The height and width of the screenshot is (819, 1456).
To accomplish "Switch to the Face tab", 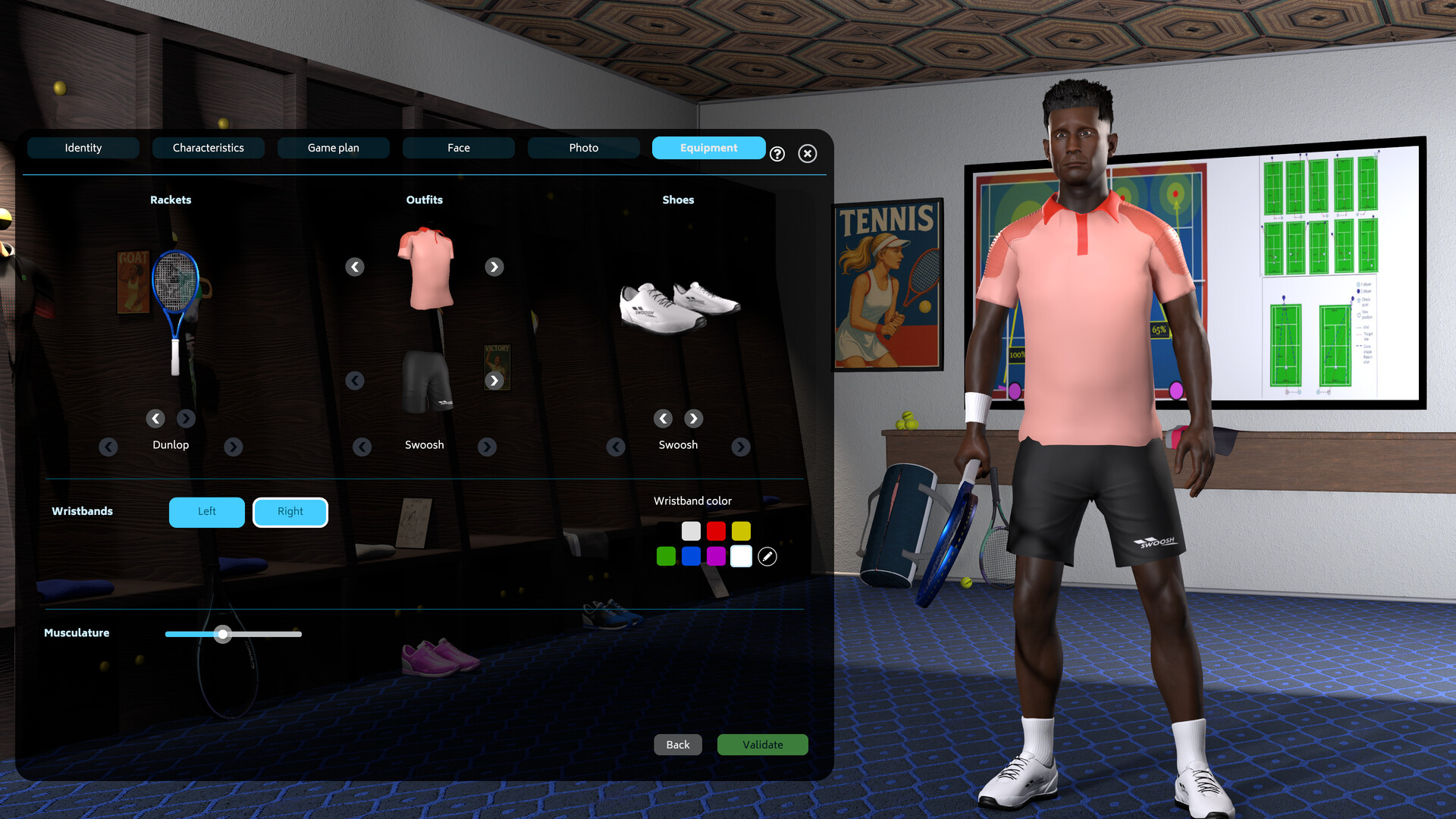I will 459,148.
